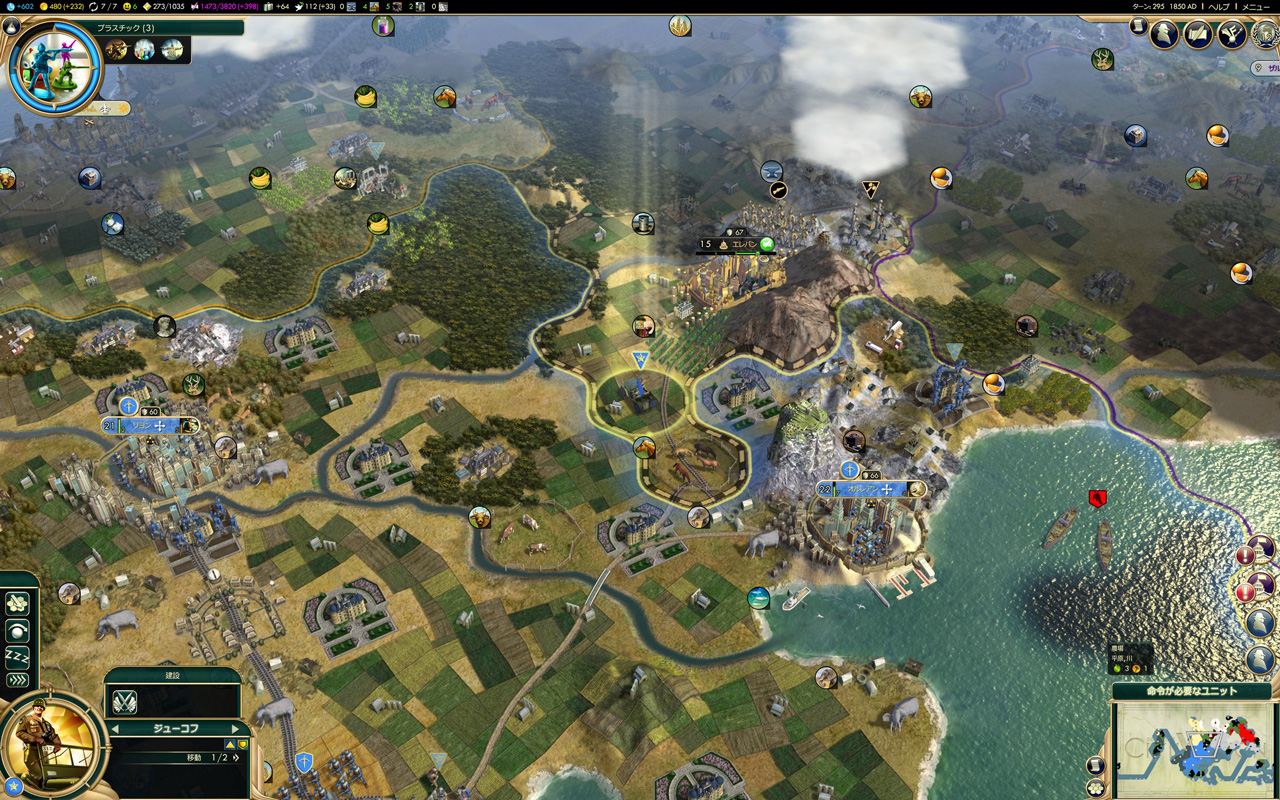Select the 建設 construct action icon

pos(124,702)
